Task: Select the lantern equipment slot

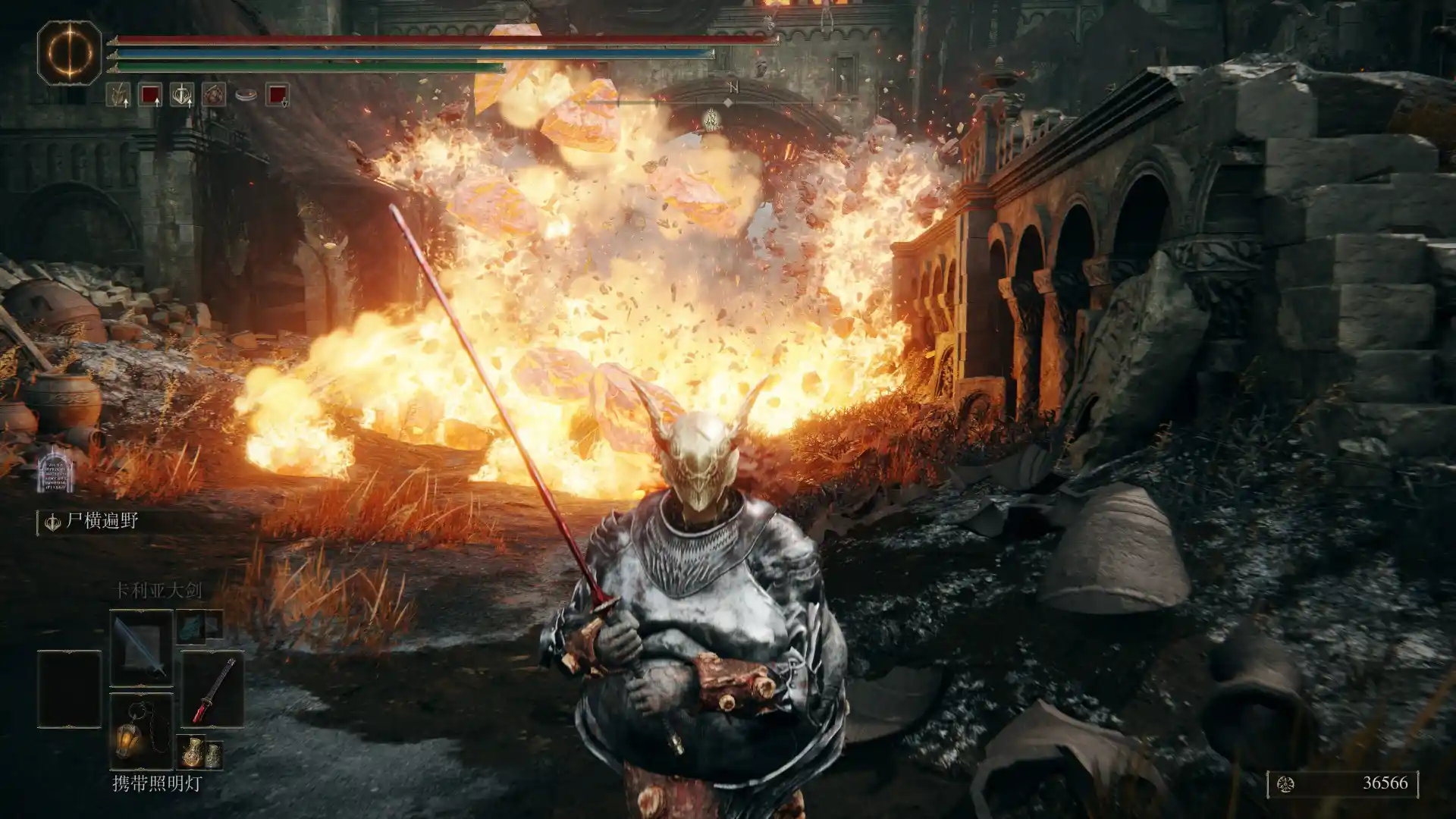Action: (x=142, y=730)
